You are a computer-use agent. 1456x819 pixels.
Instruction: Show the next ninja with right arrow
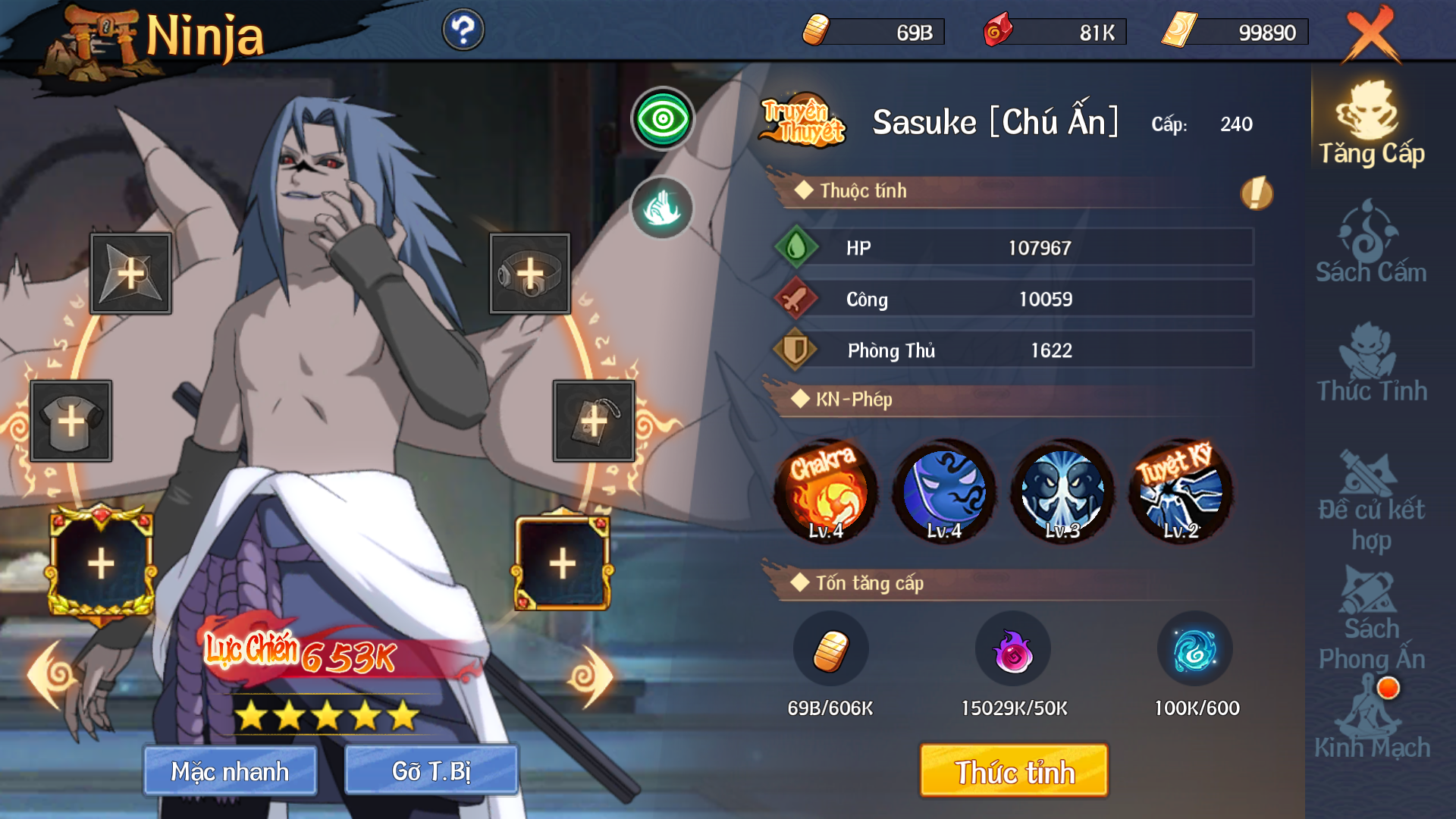coord(591,676)
